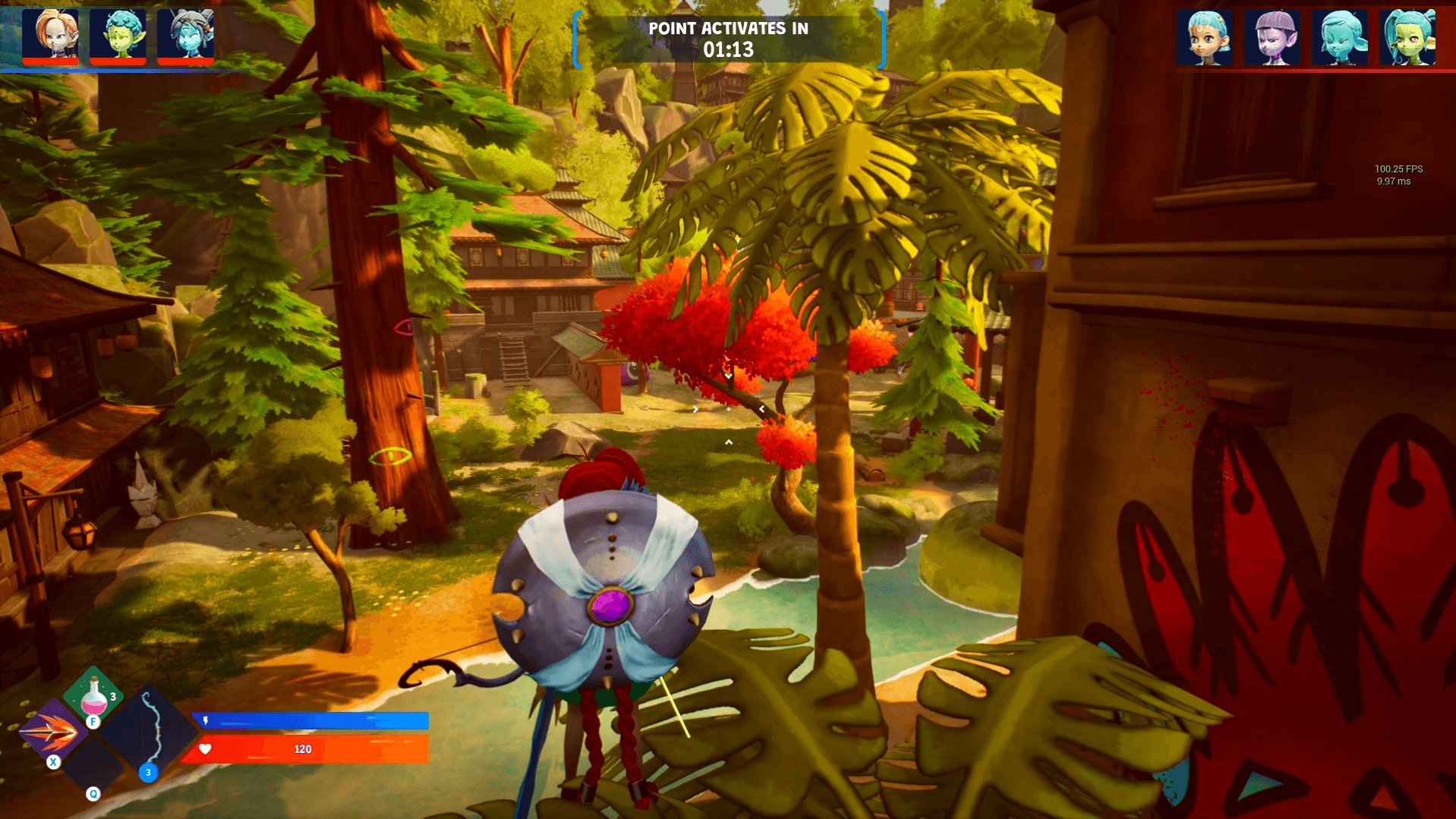Select the green-skinned elf teammate portrait
This screenshot has height=819, width=1456.
point(118,35)
